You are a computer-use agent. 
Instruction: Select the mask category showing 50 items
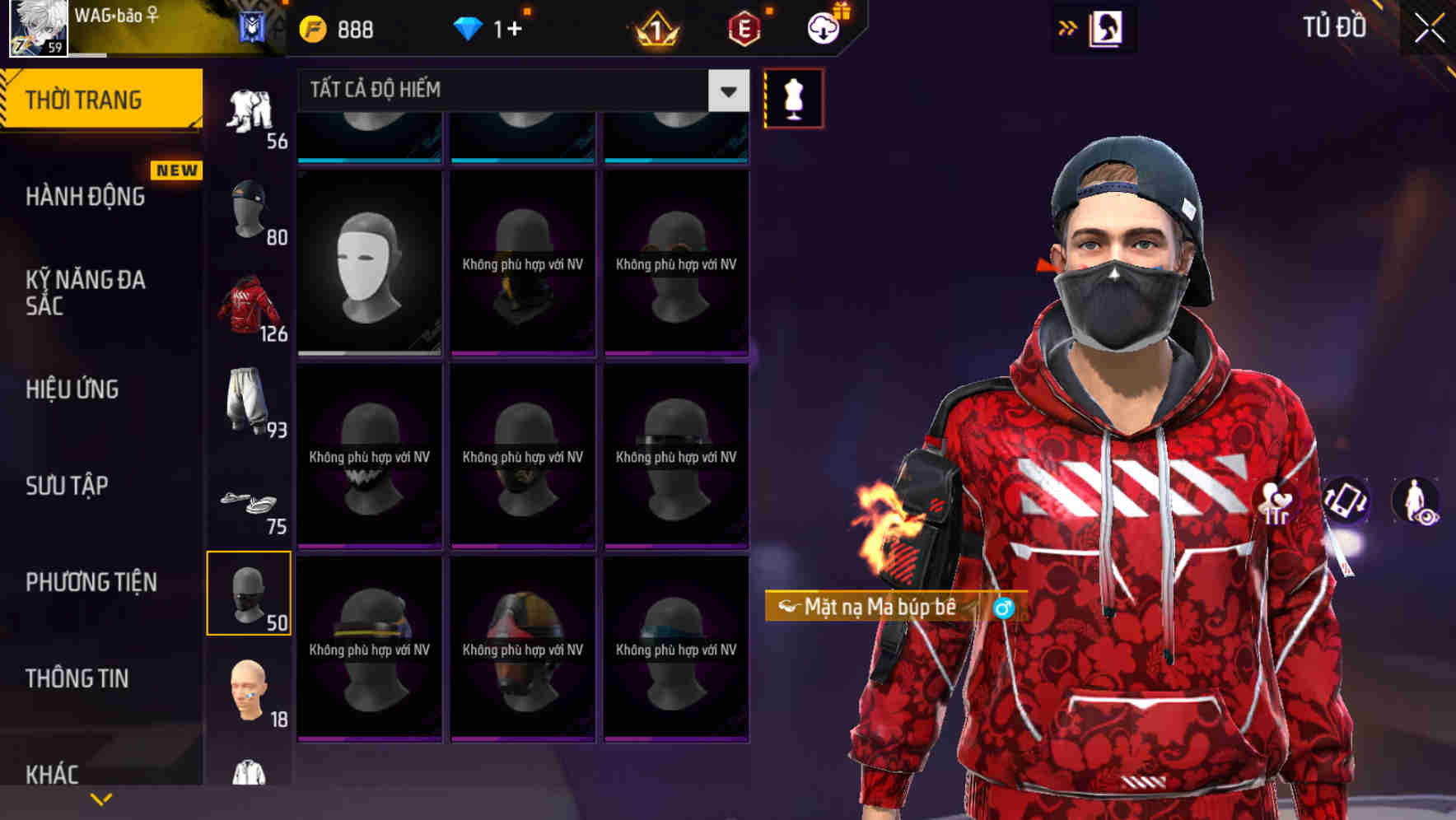pos(250,593)
